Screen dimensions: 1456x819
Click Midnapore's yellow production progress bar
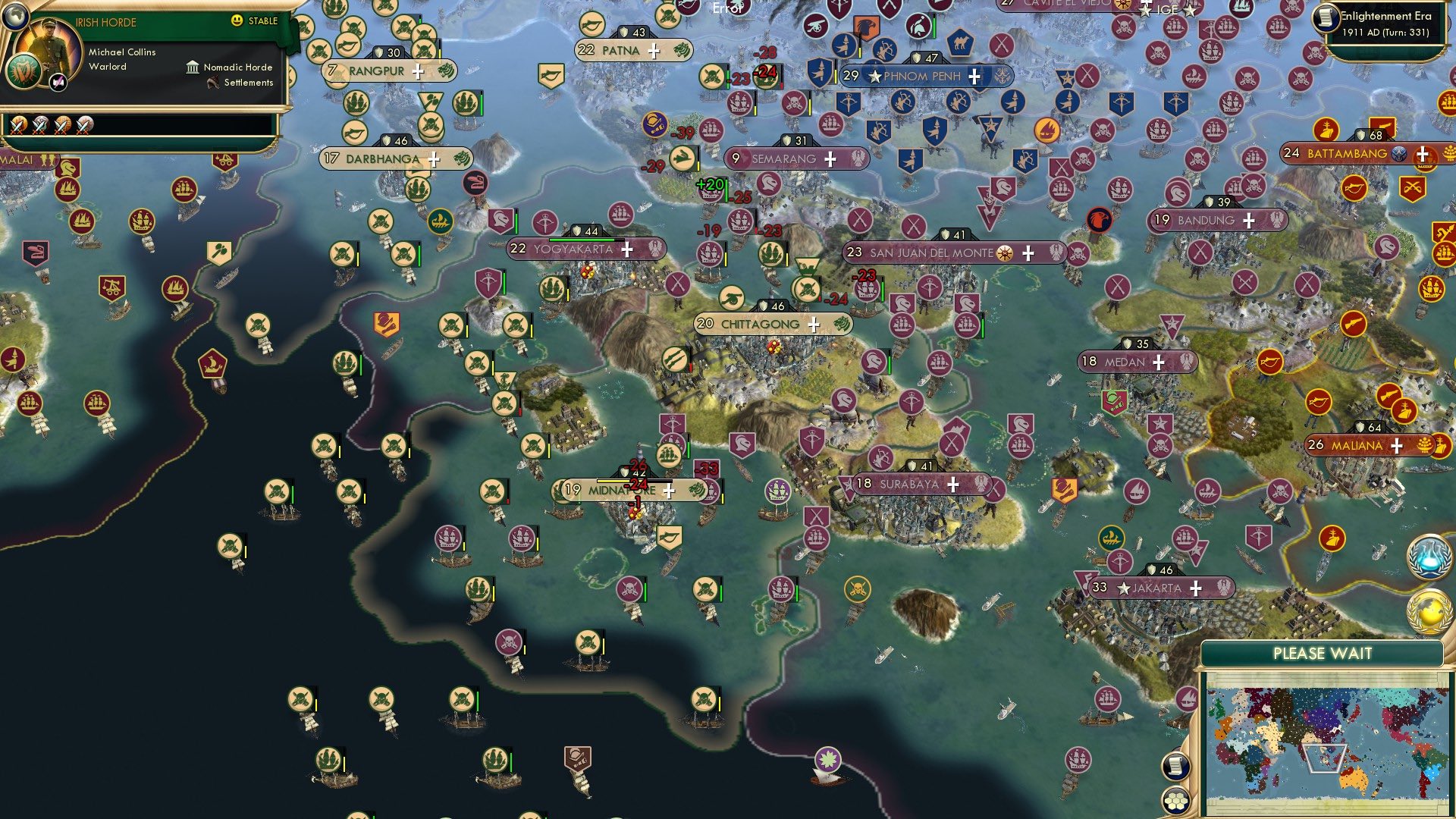point(614,479)
